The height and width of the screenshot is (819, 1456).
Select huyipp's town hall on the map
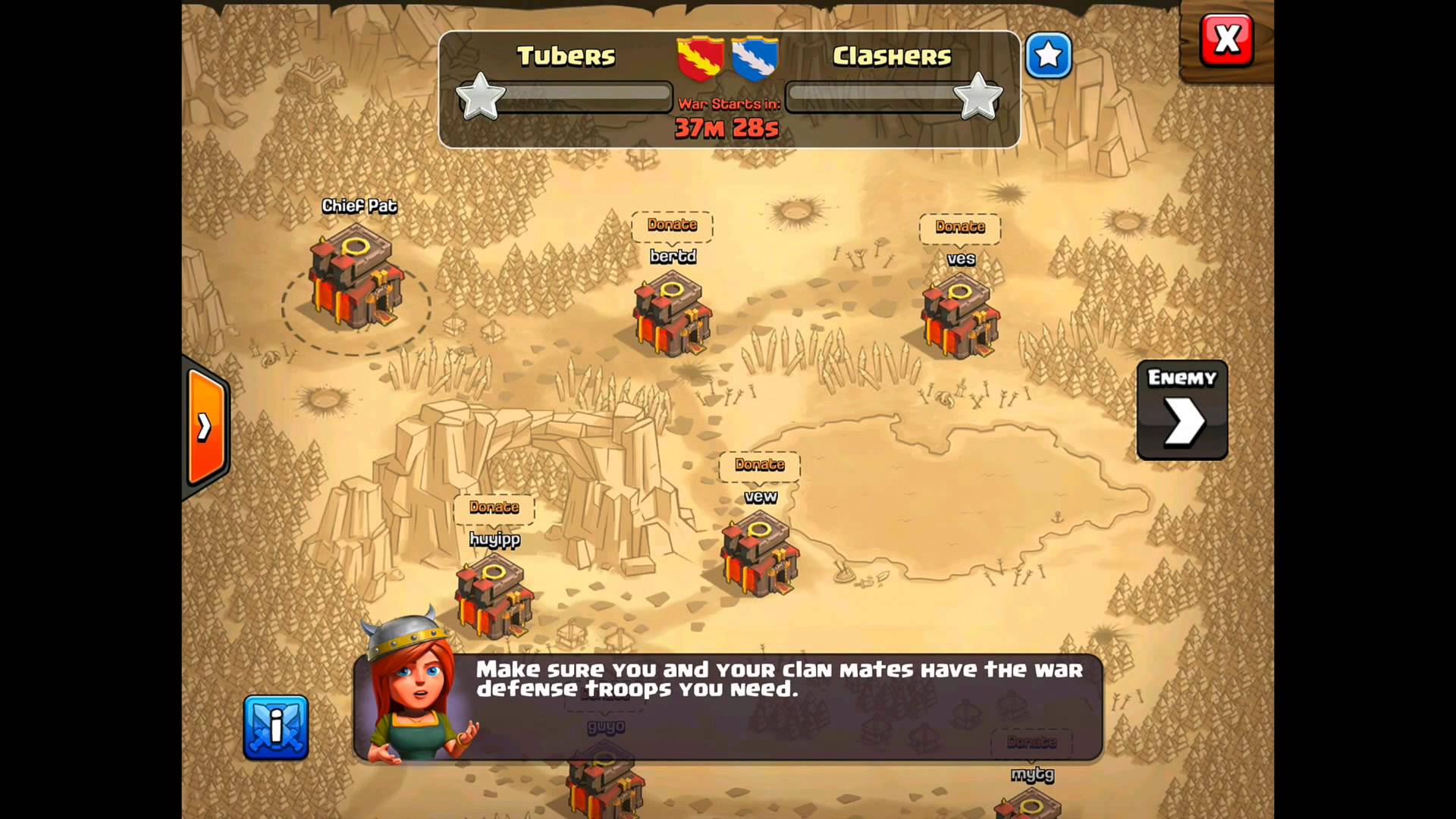(494, 596)
